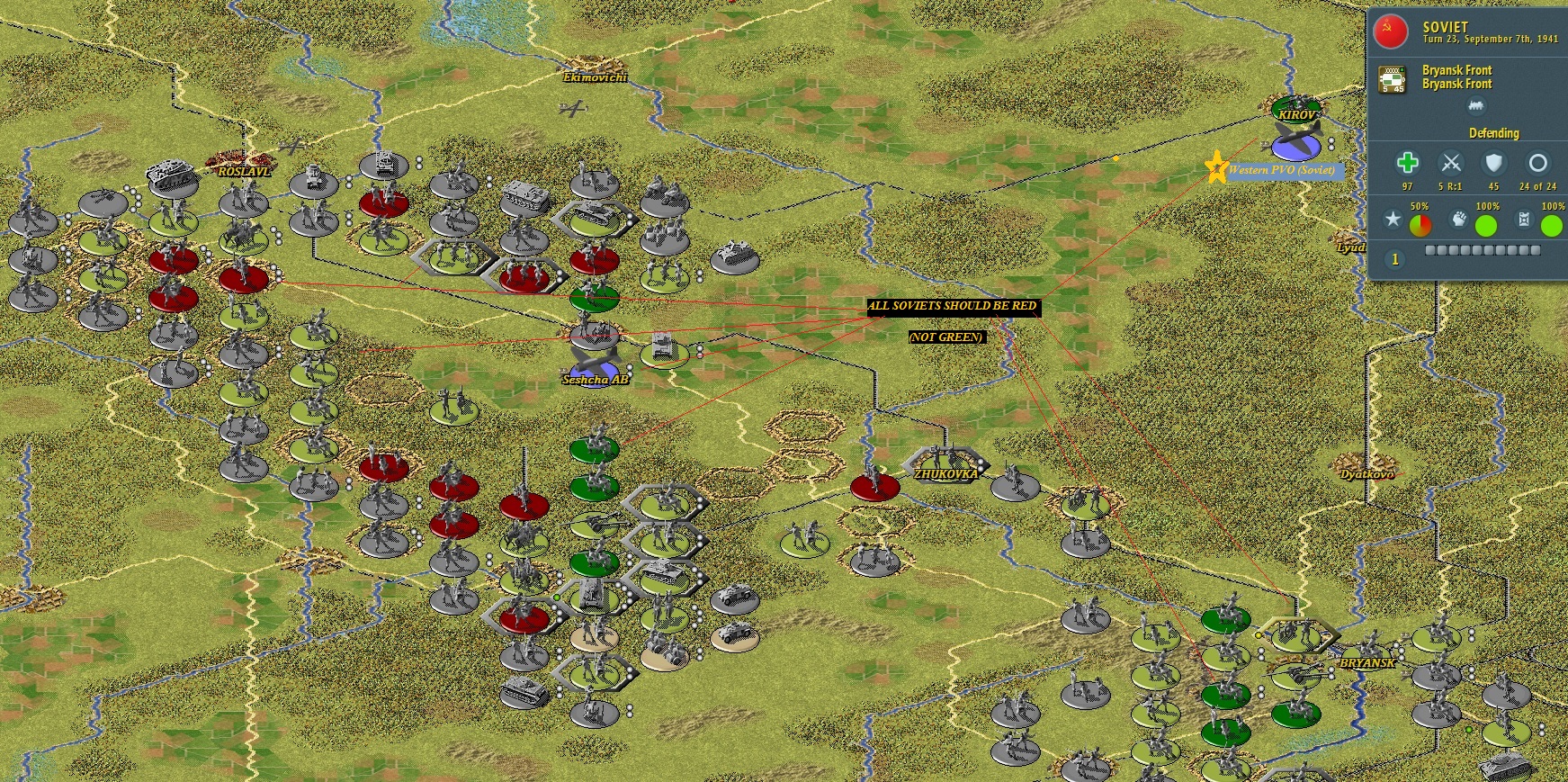Screen dimensions: 1568x782
Task: Click the Bryansk Front unit counter thumbnail
Action: pos(1391,78)
